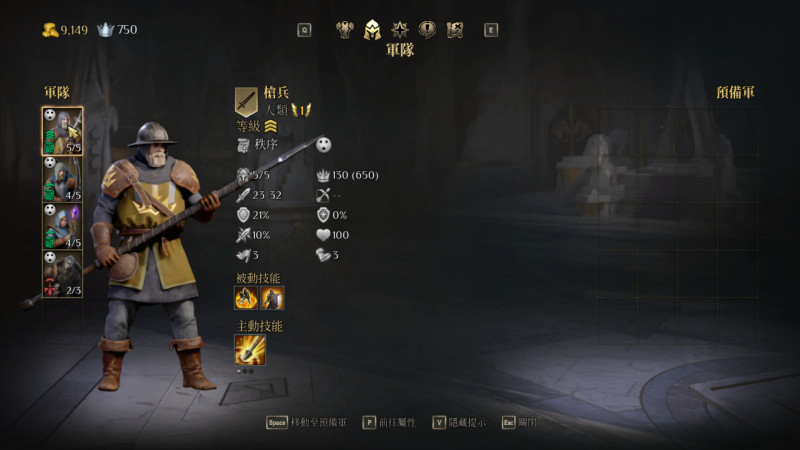Pick the mage unit with purple staff
Viewport: 800px width, 450px height.
tap(62, 227)
